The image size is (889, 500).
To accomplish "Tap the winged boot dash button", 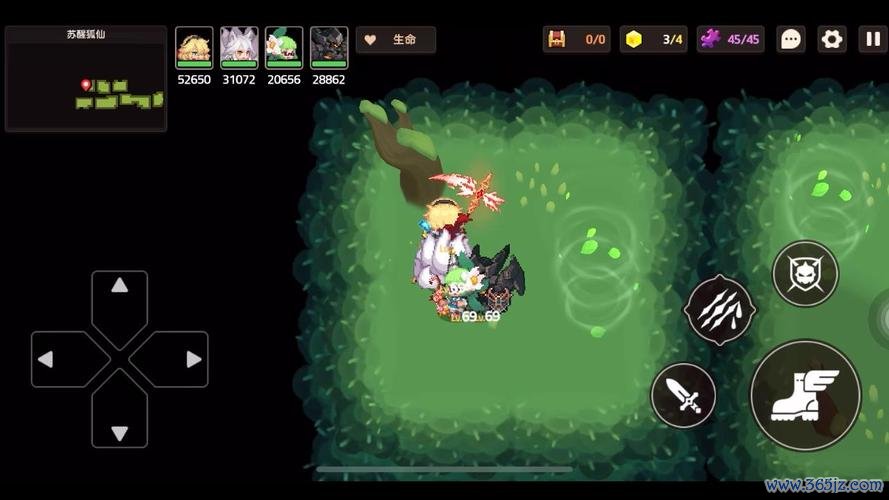I will [805, 395].
